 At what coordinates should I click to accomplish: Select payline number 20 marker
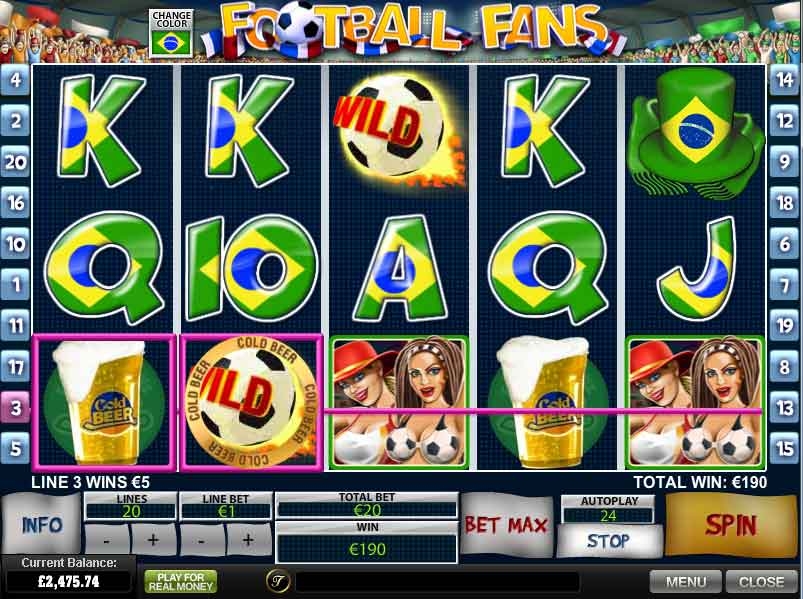point(15,162)
